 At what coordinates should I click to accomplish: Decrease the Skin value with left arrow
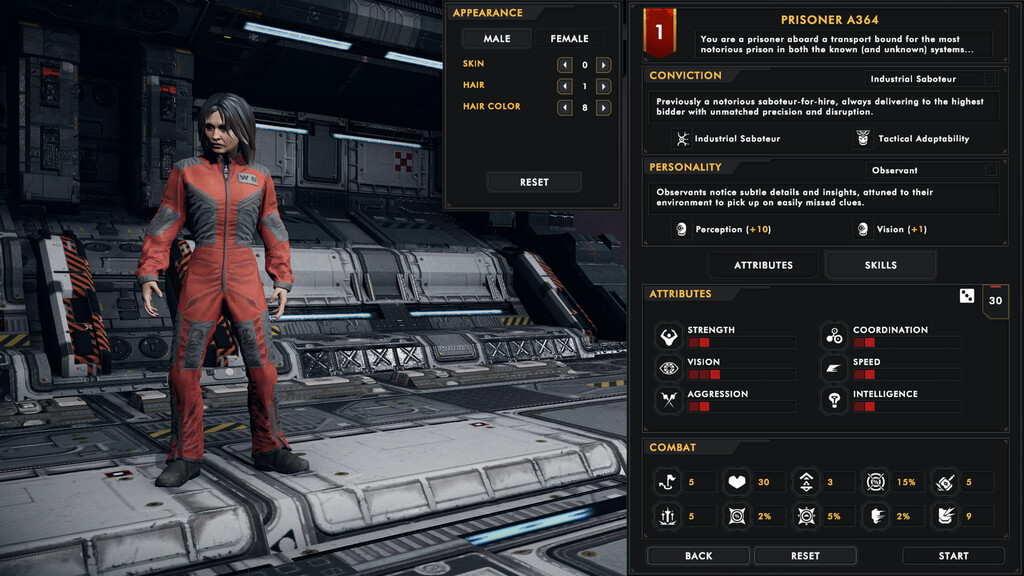565,65
